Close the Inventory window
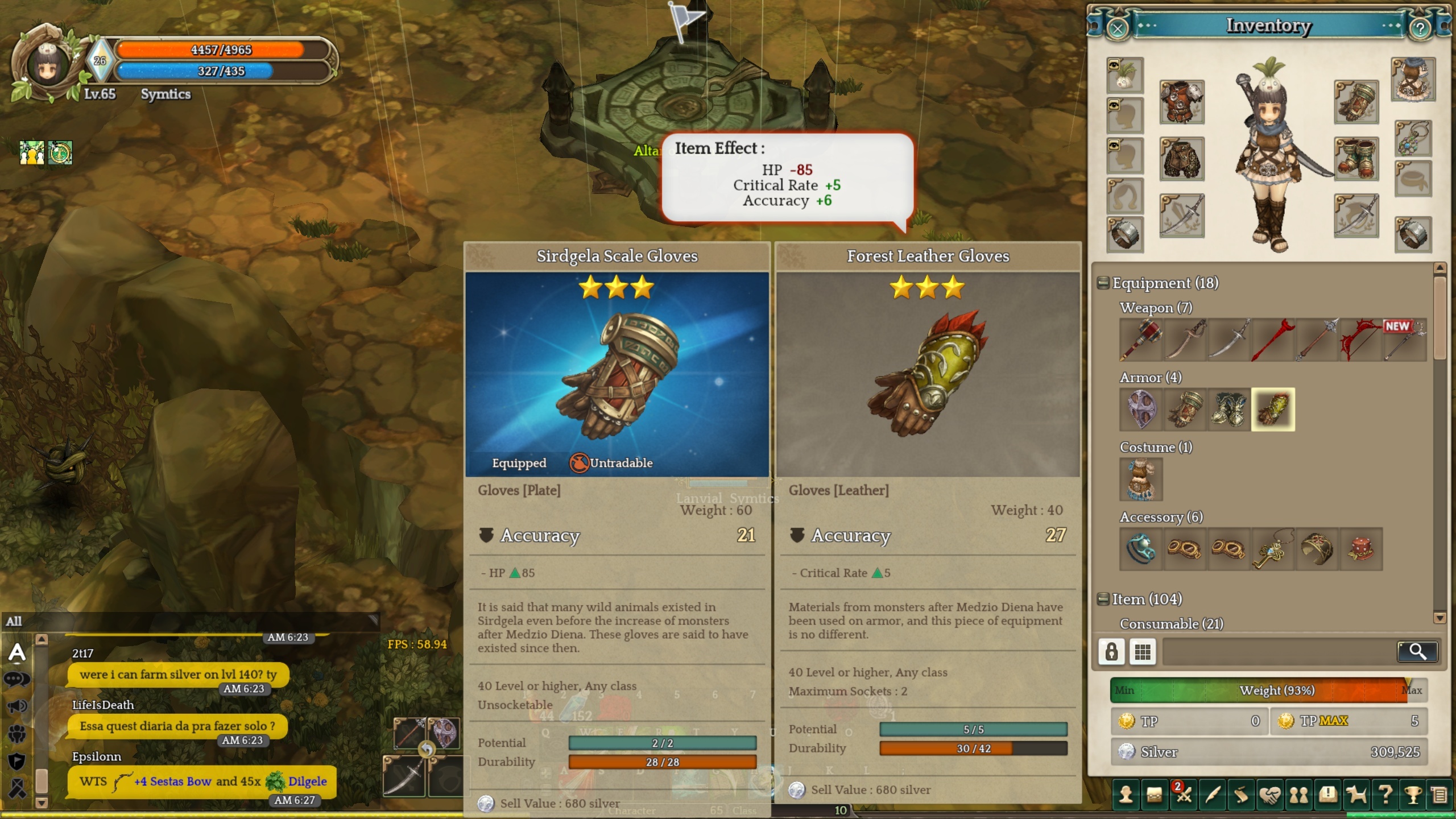The image size is (1456, 819). (x=1117, y=28)
